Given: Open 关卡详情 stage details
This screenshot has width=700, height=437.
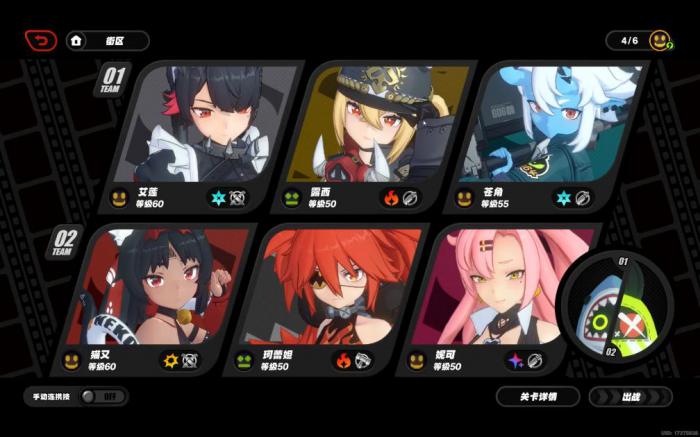Looking at the screenshot, I should coord(539,396).
